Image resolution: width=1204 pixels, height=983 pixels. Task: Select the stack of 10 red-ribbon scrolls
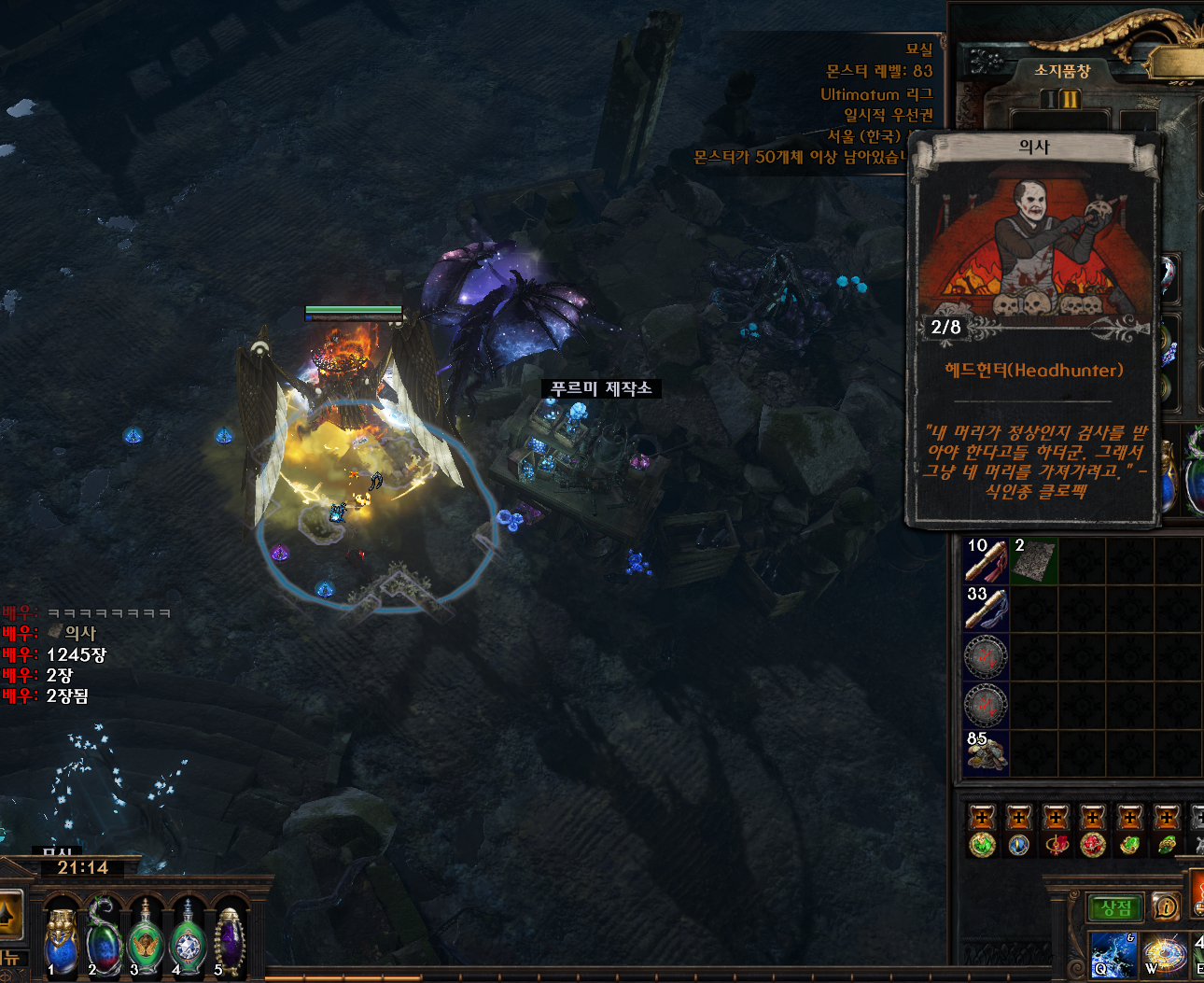[987, 560]
